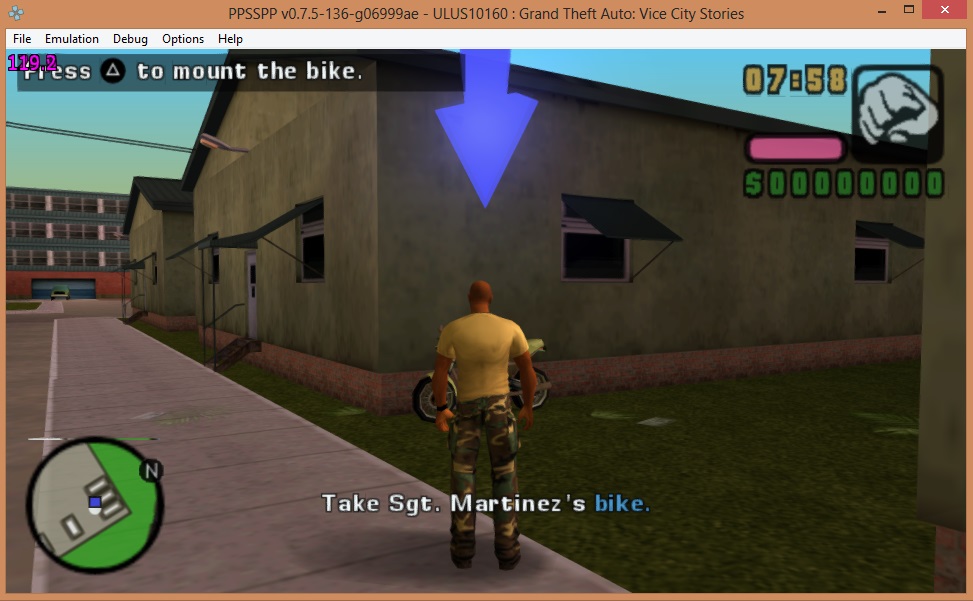
Task: Select the fist weapon icon
Action: [896, 104]
